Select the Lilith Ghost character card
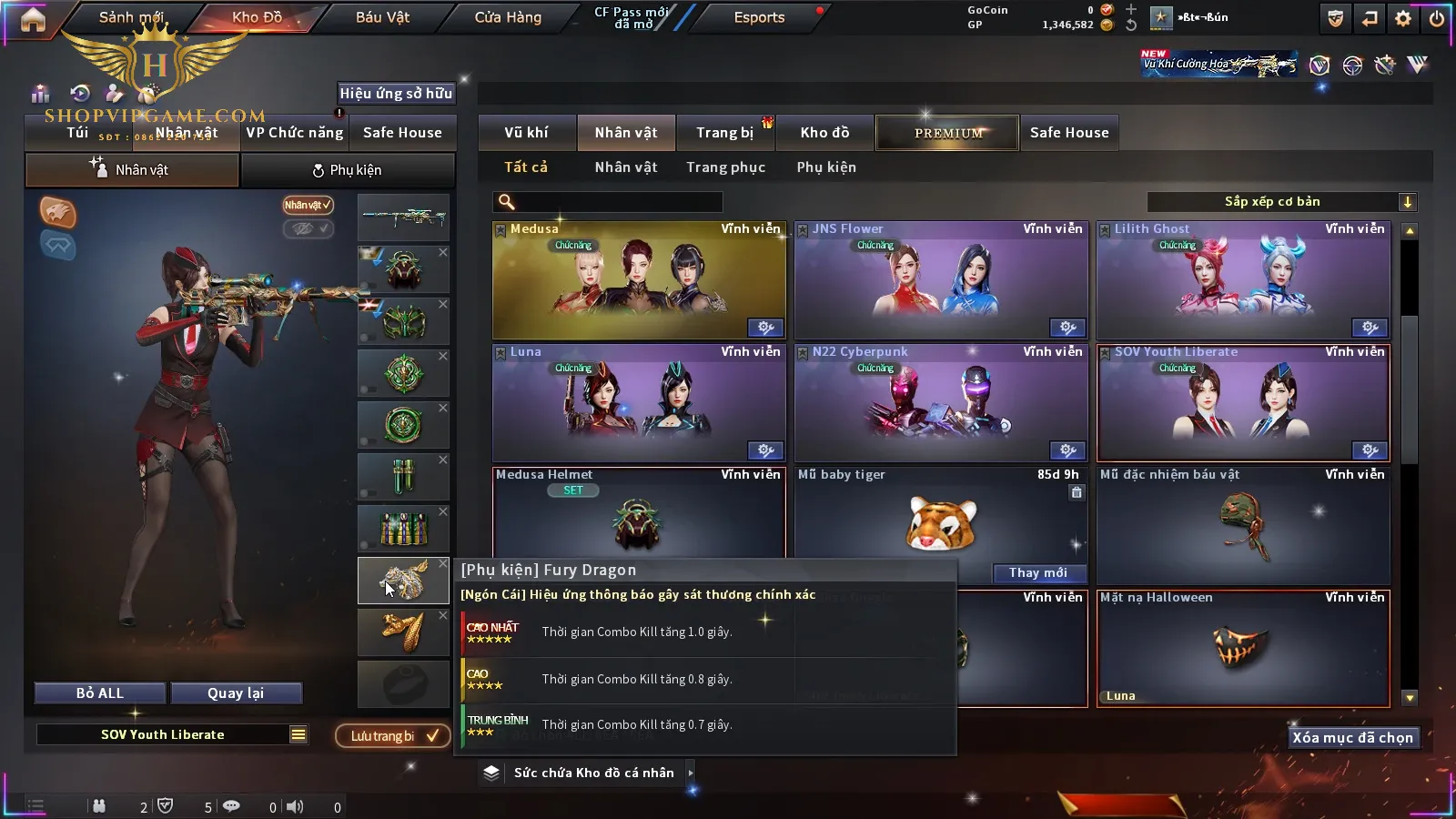The height and width of the screenshot is (819, 1456). [1243, 280]
